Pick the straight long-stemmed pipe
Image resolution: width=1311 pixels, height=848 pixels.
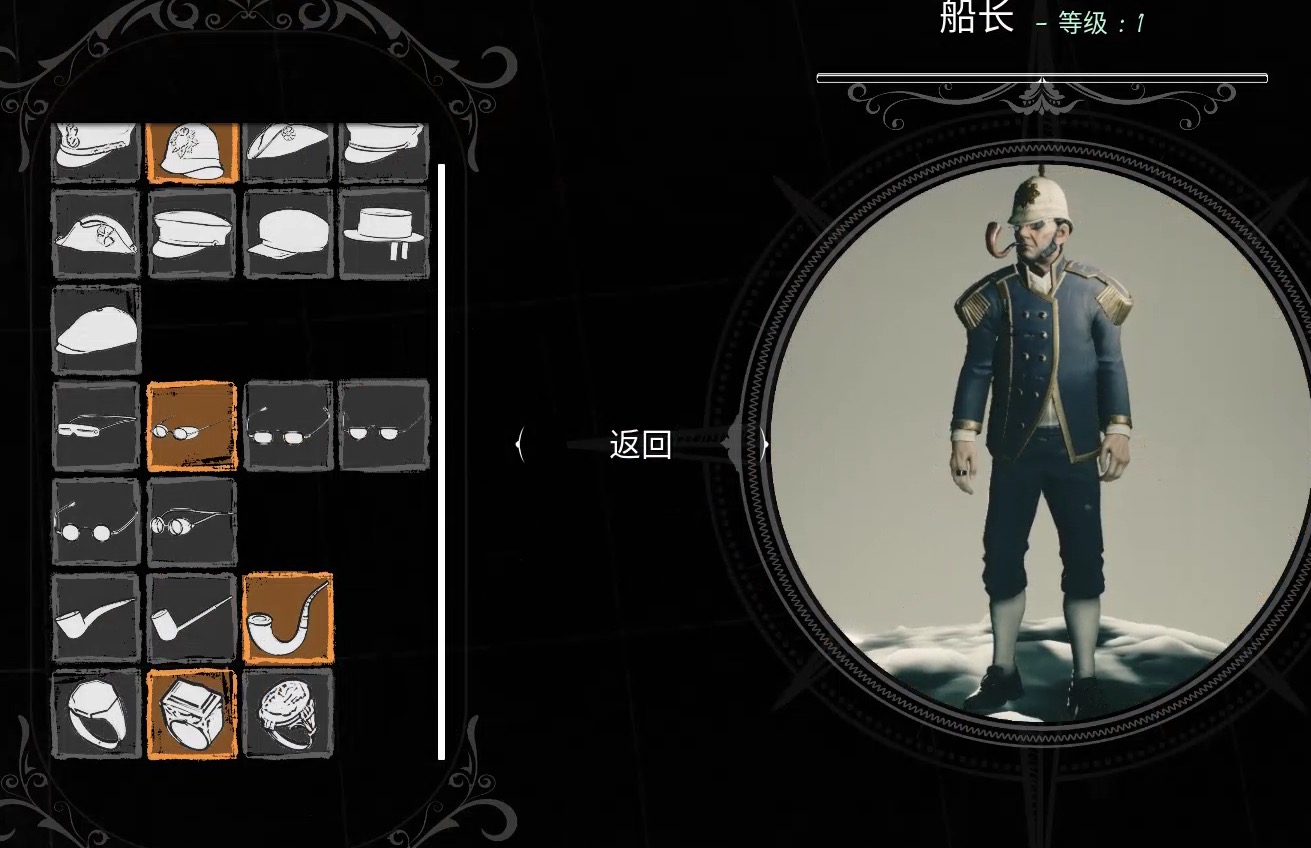tap(192, 618)
